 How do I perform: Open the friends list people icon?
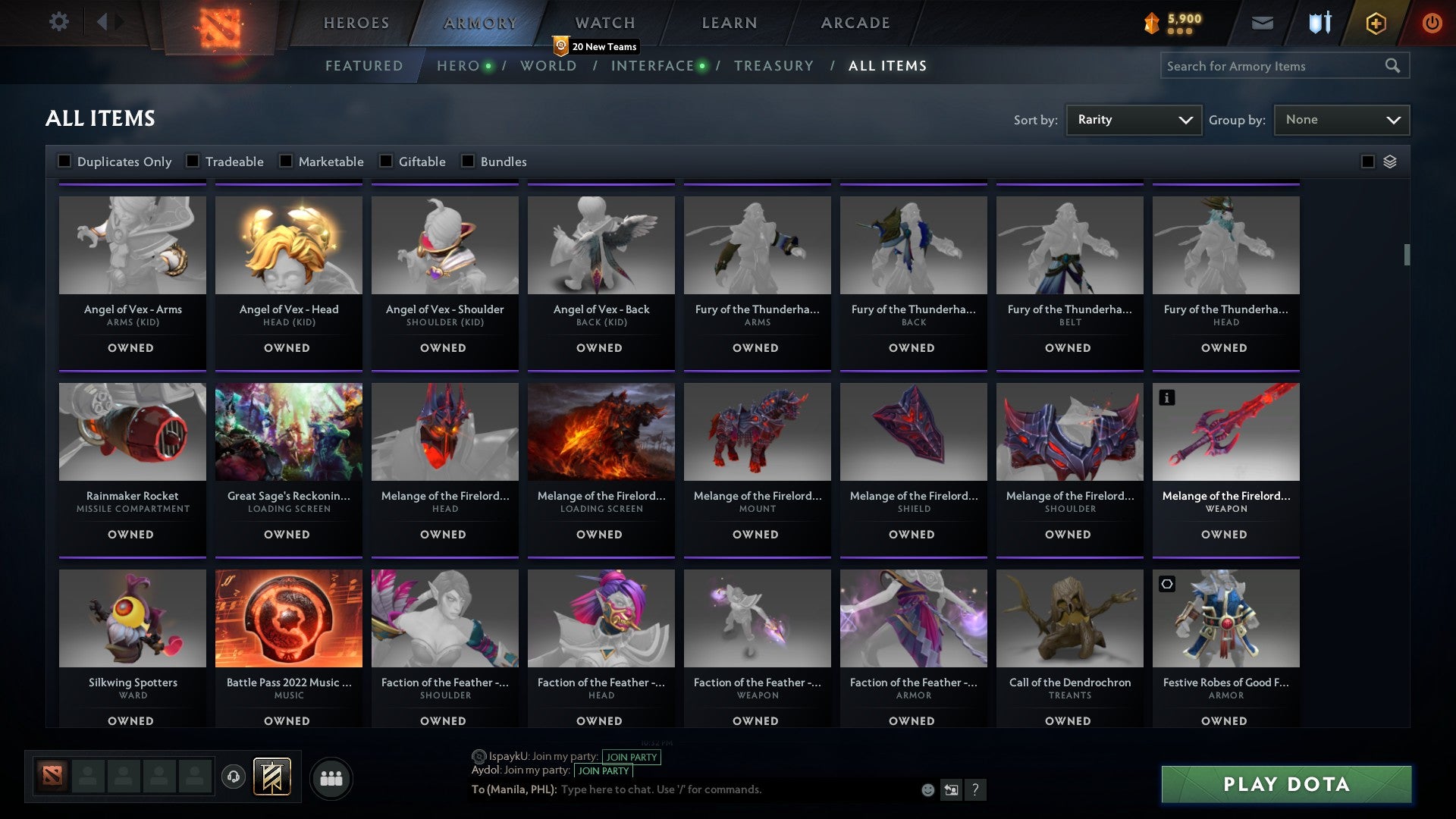[x=331, y=777]
